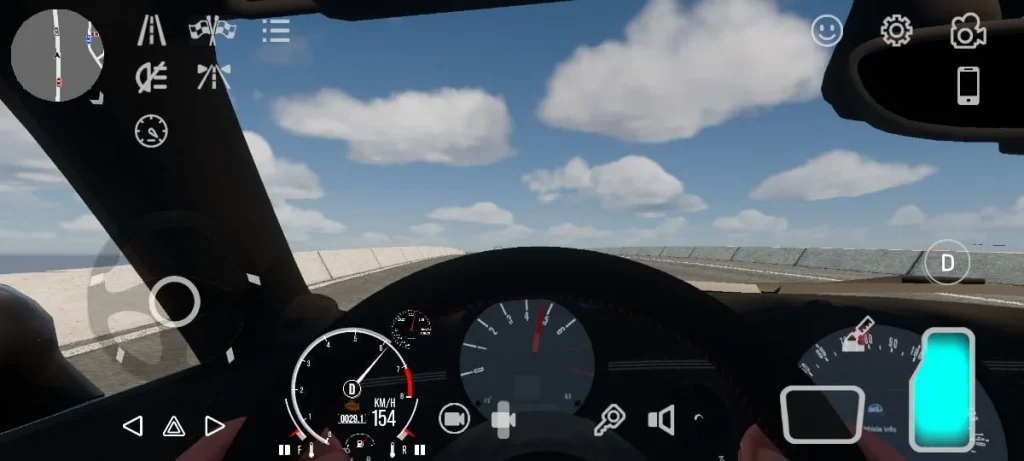
Task: Open the list menu icon
Action: click(275, 31)
